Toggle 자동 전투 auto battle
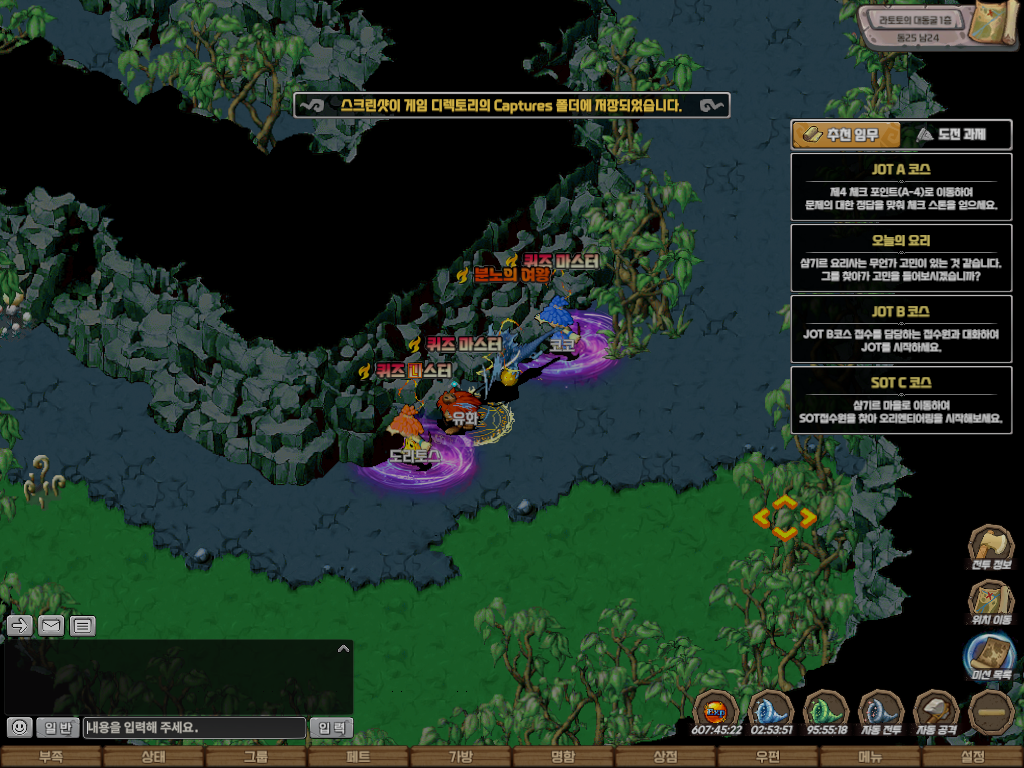Screen dimensions: 1024x768 (x=881, y=711)
